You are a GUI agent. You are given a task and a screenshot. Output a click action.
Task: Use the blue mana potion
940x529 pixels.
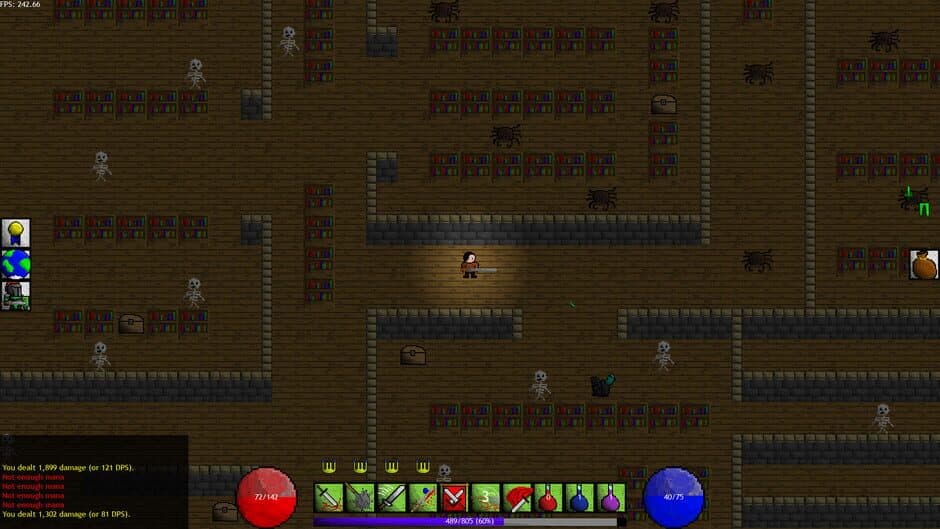tap(578, 497)
